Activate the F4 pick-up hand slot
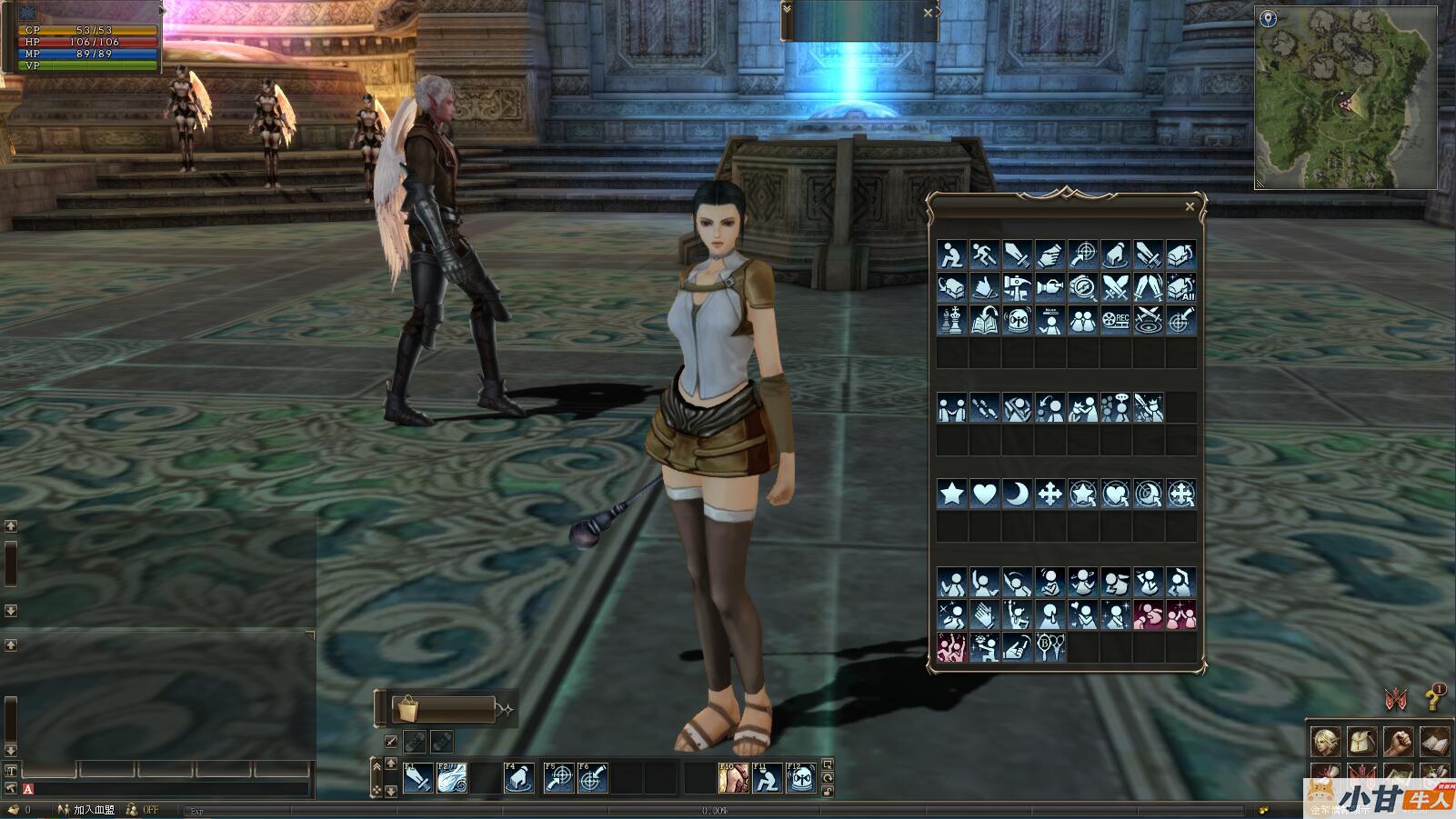1456x819 pixels. pyautogui.click(x=519, y=778)
